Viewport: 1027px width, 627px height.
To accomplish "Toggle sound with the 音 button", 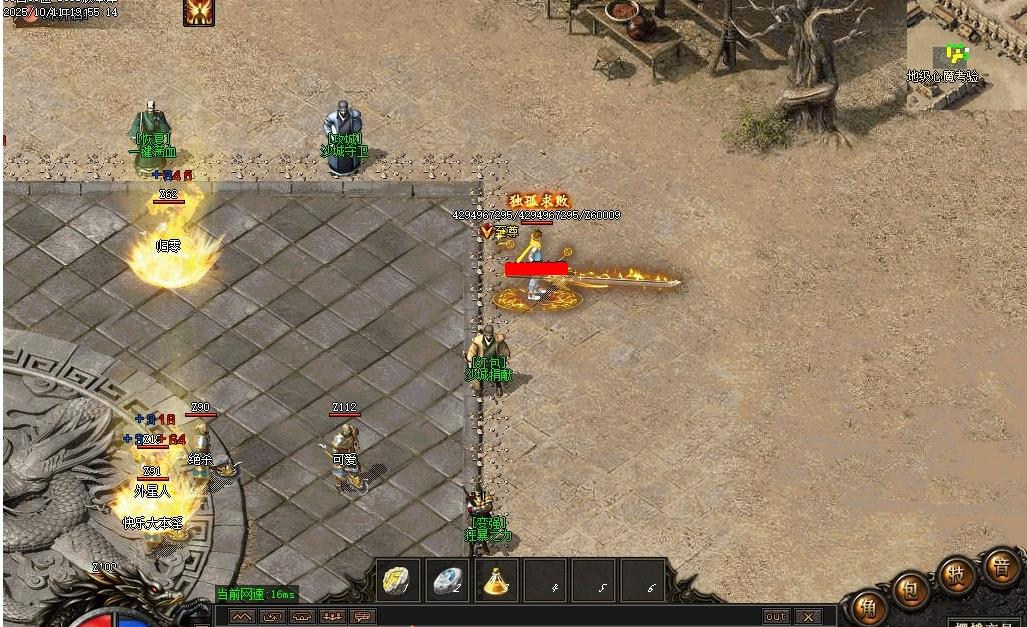I will (1001, 566).
